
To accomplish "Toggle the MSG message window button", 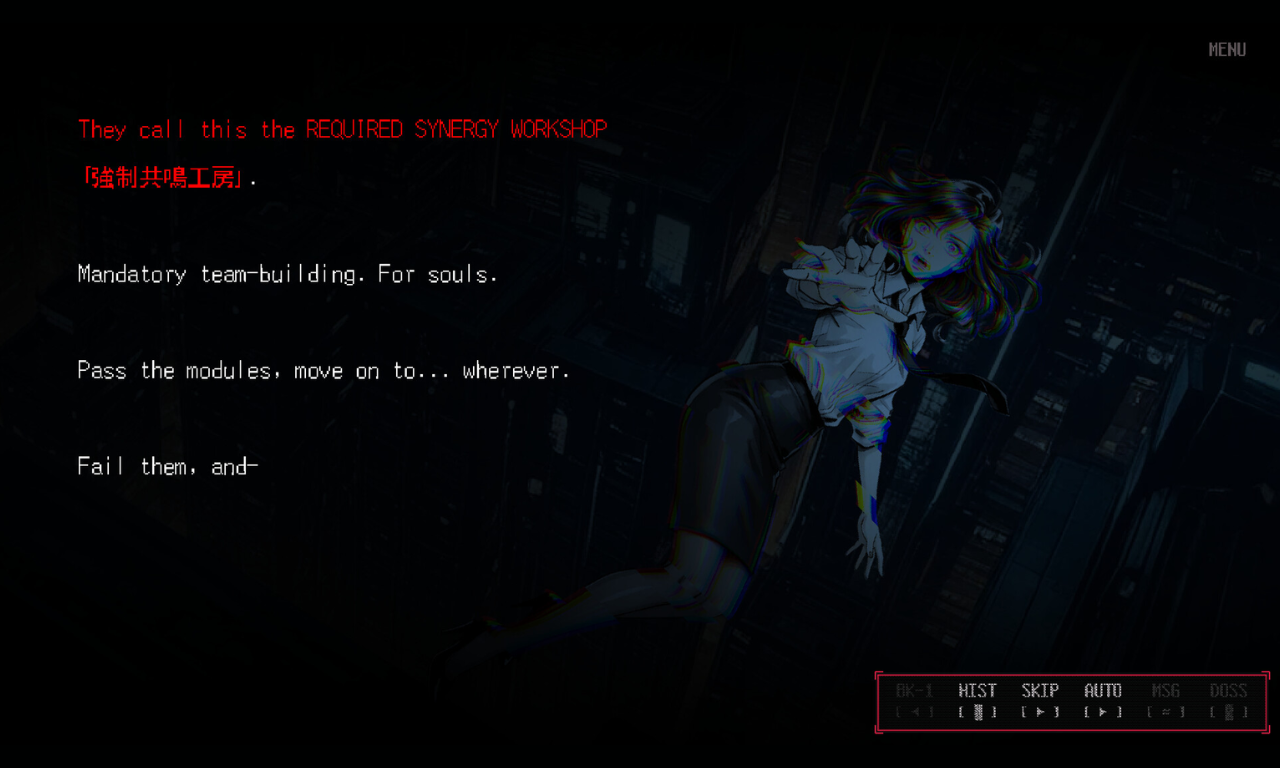I will [x=1165, y=700].
